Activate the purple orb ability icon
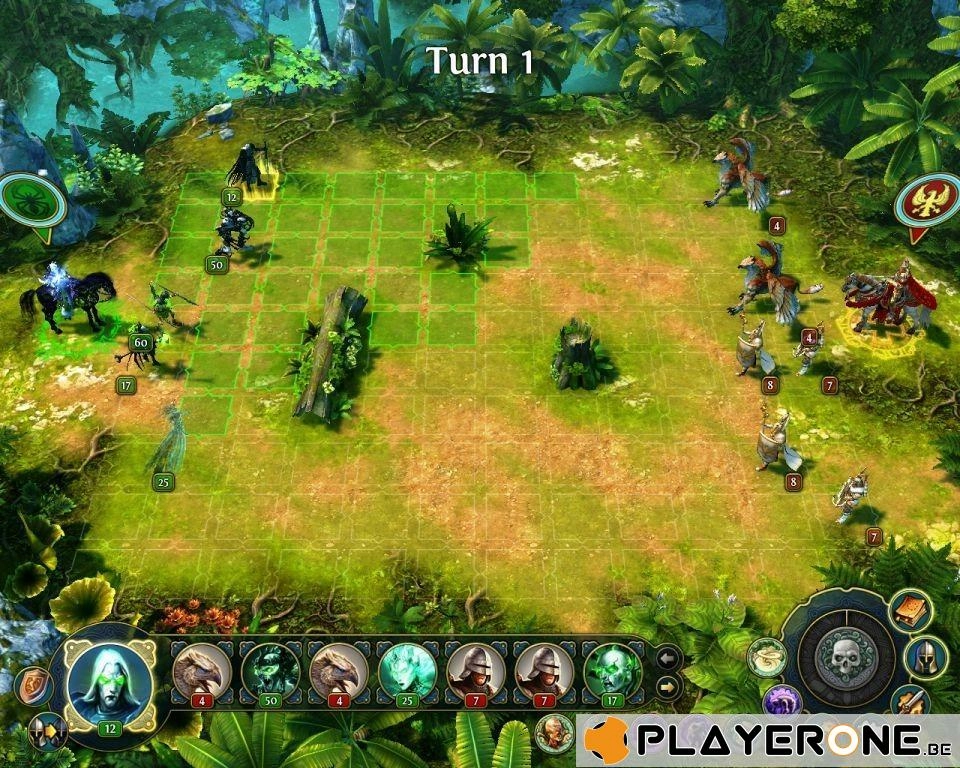960x768 pixels. tap(782, 702)
